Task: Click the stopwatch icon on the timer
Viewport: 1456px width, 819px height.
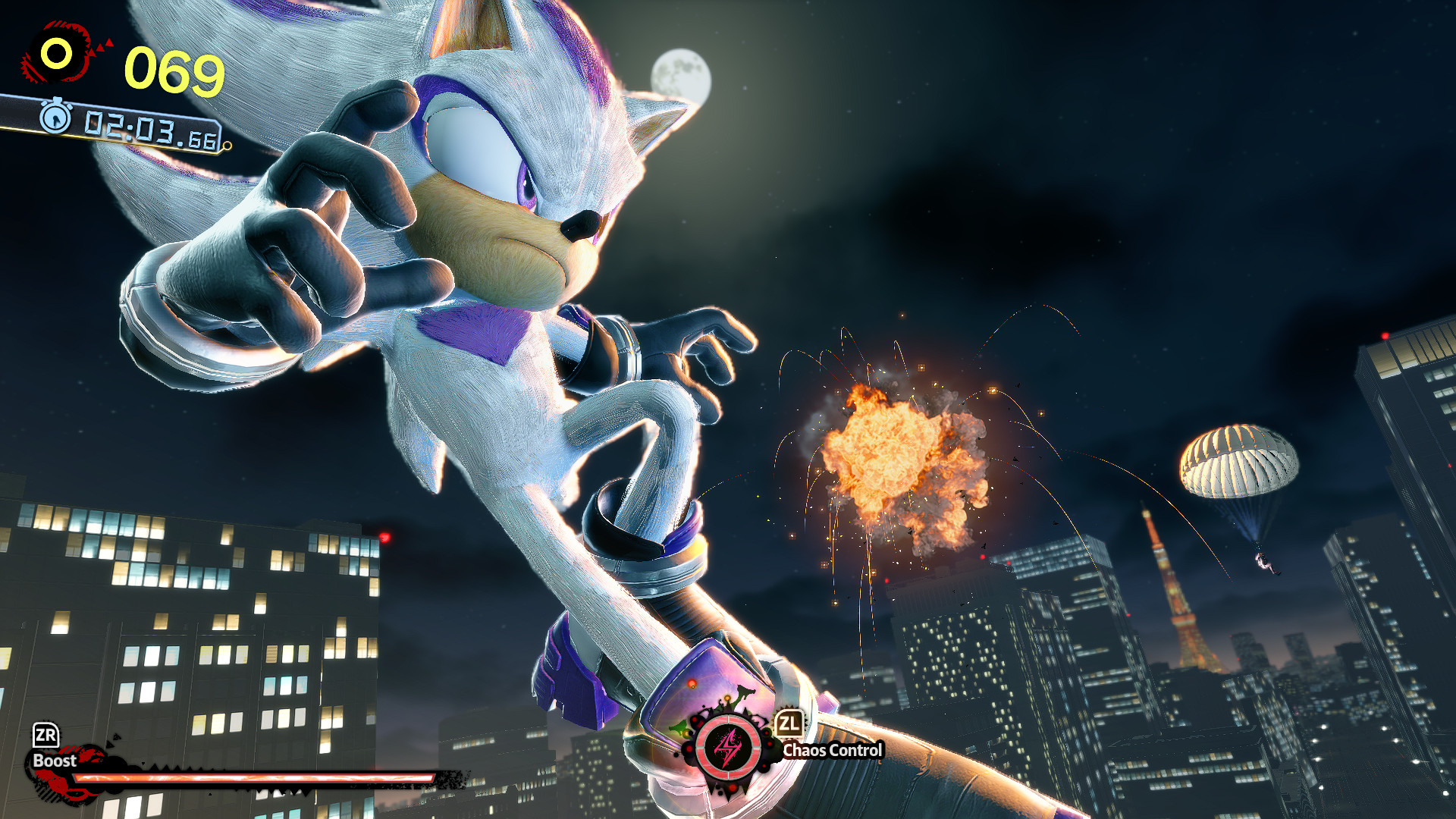Action: tap(56, 118)
